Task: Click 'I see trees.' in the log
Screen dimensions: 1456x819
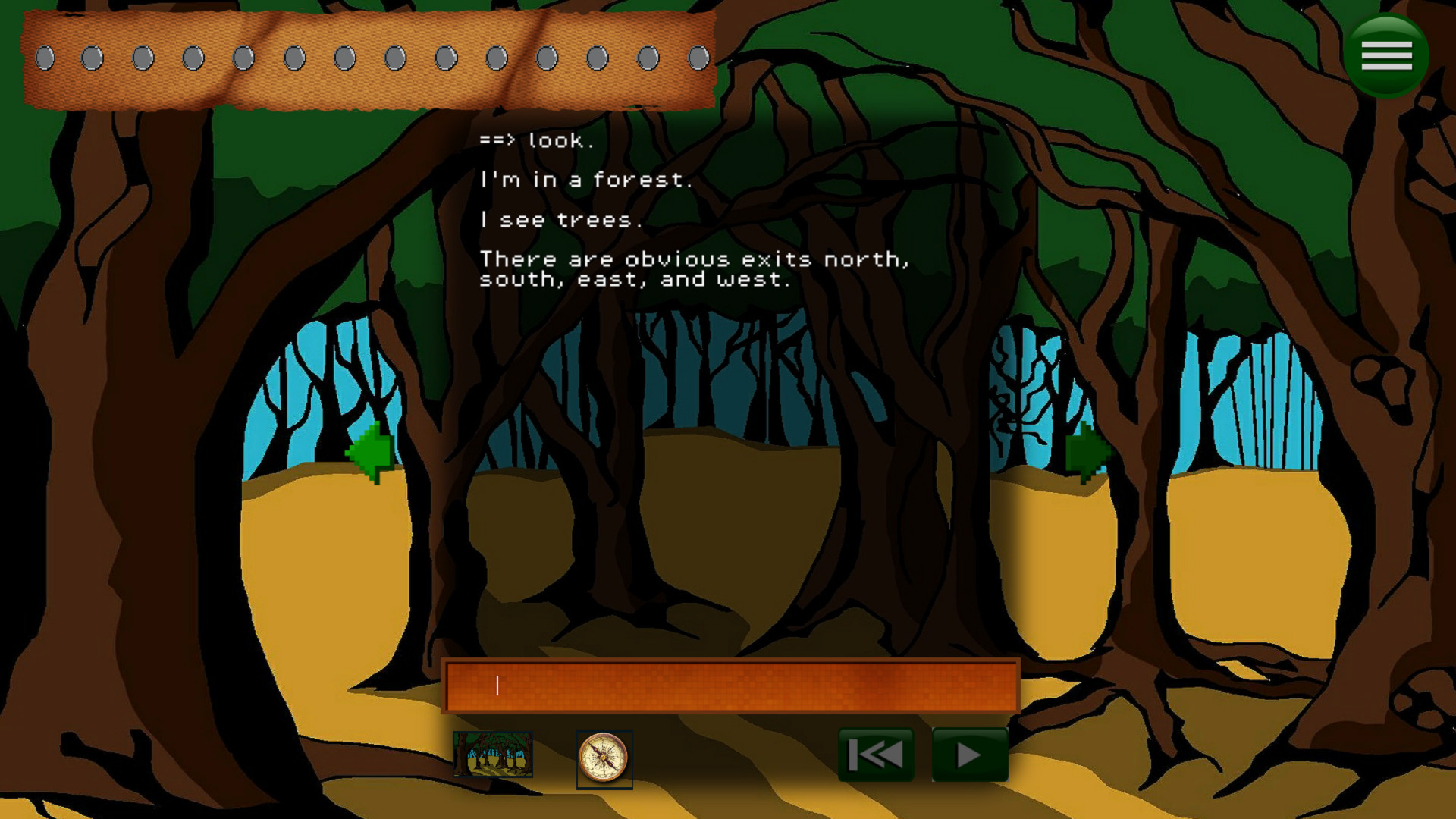Action: point(560,221)
